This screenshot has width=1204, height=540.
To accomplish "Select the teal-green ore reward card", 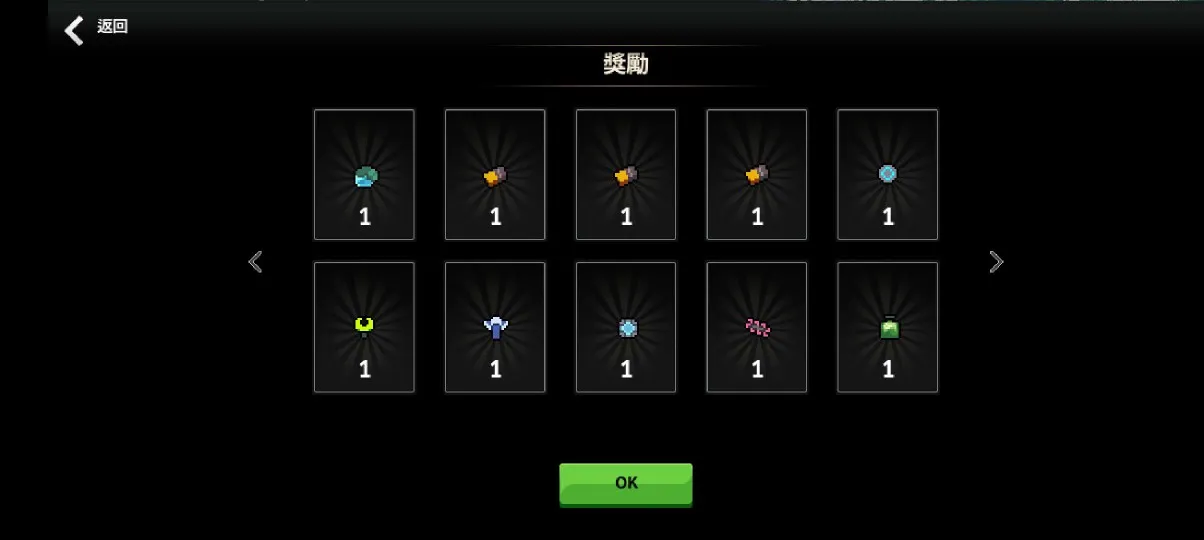I will click(x=364, y=175).
